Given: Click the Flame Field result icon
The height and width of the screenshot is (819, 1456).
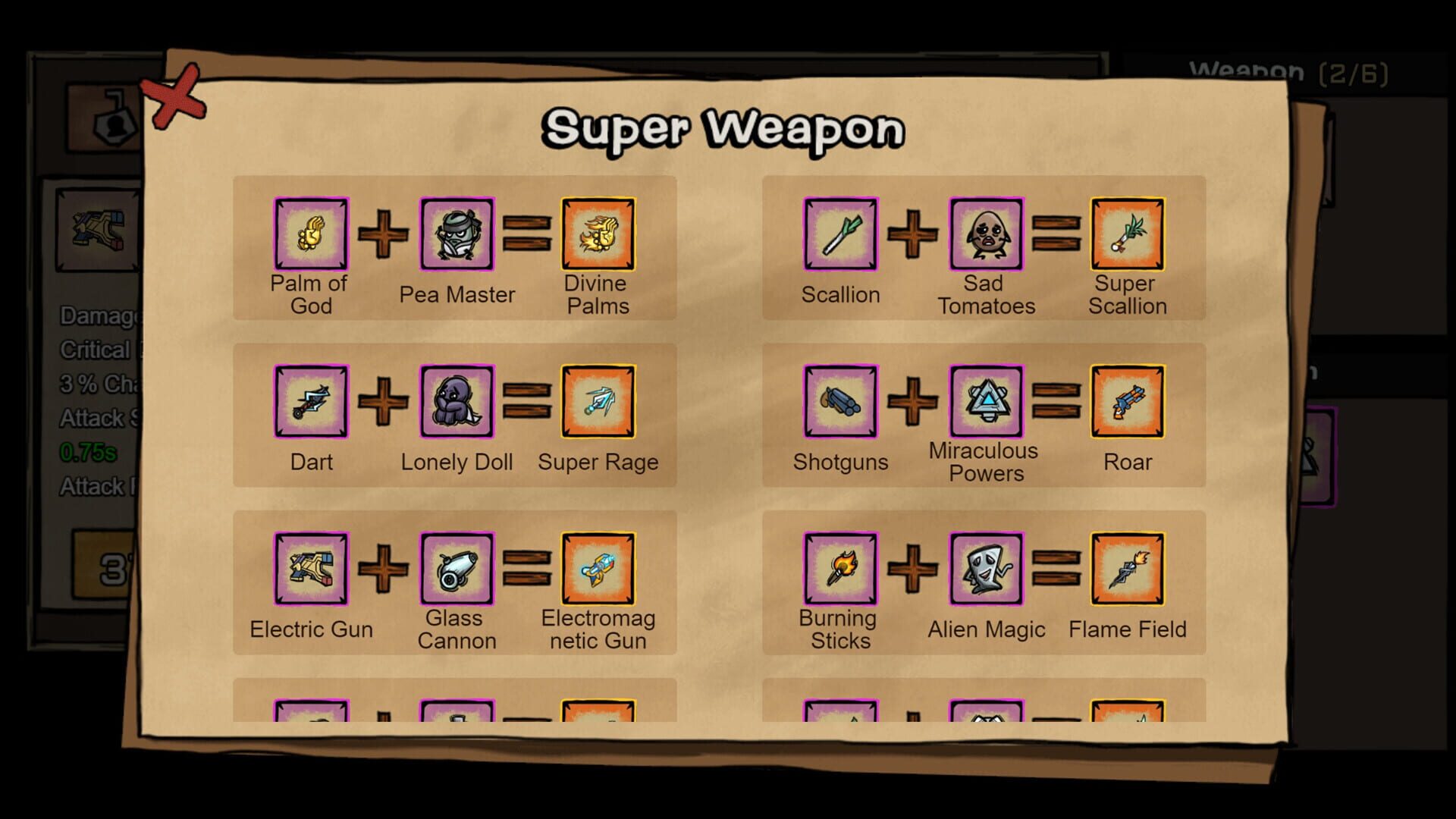Looking at the screenshot, I should tap(1127, 570).
